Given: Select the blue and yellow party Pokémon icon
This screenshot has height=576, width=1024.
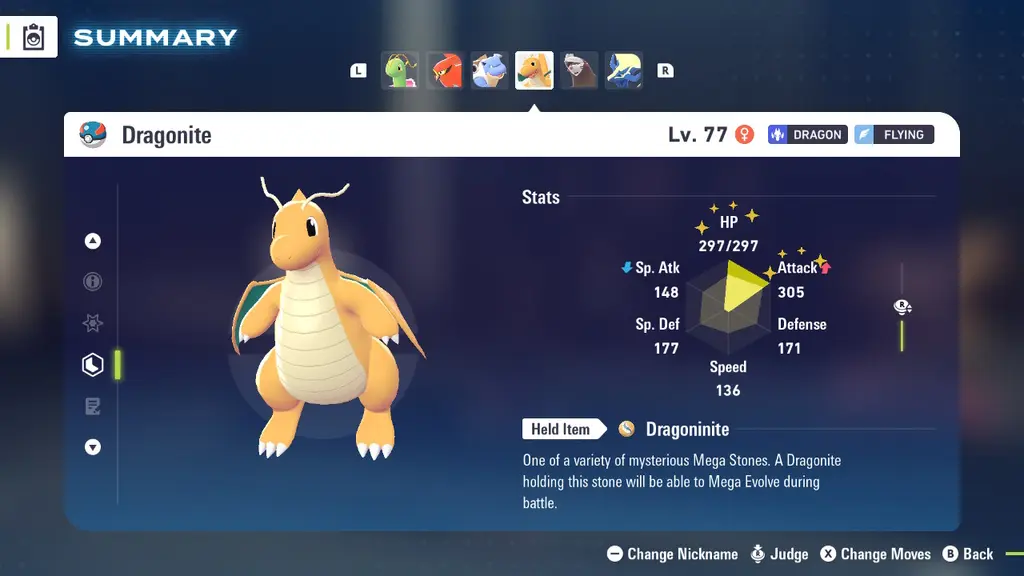Looking at the screenshot, I should [624, 71].
